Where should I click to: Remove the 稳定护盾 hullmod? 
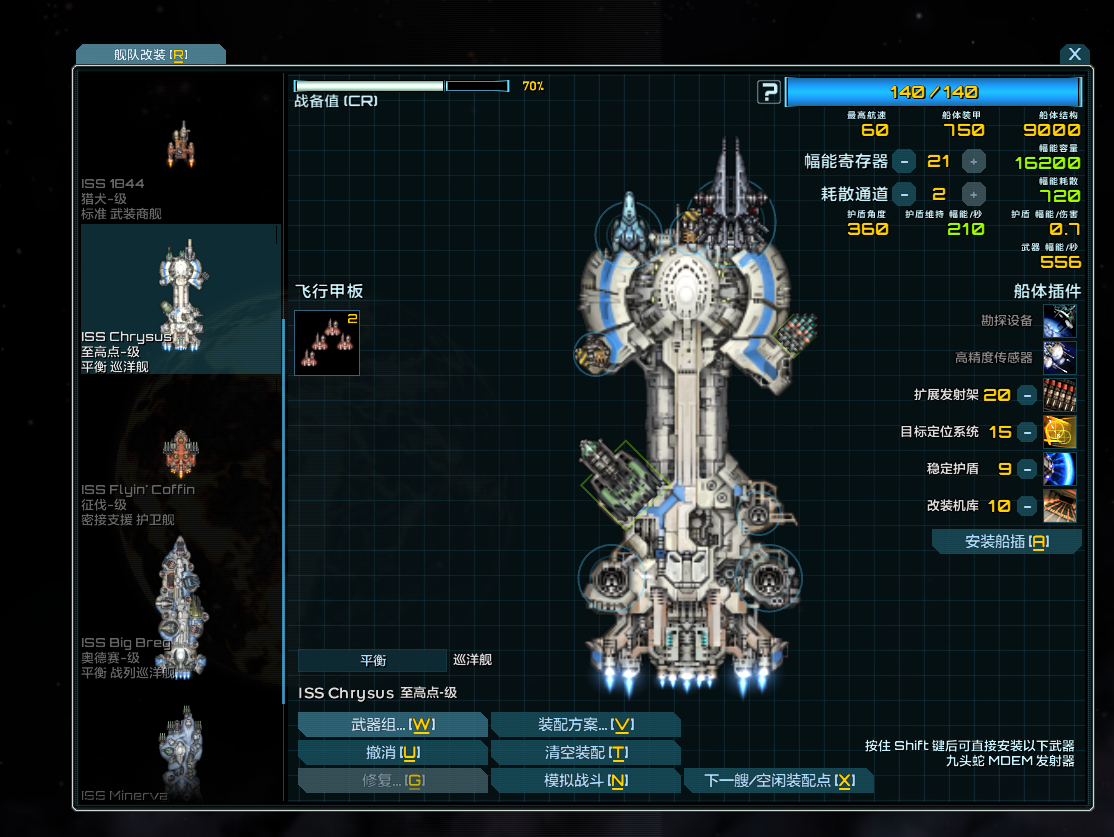[1027, 468]
